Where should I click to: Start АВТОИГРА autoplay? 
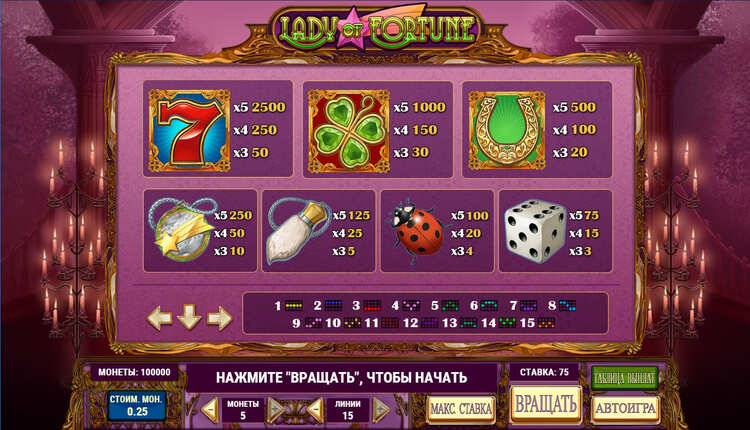tap(625, 408)
